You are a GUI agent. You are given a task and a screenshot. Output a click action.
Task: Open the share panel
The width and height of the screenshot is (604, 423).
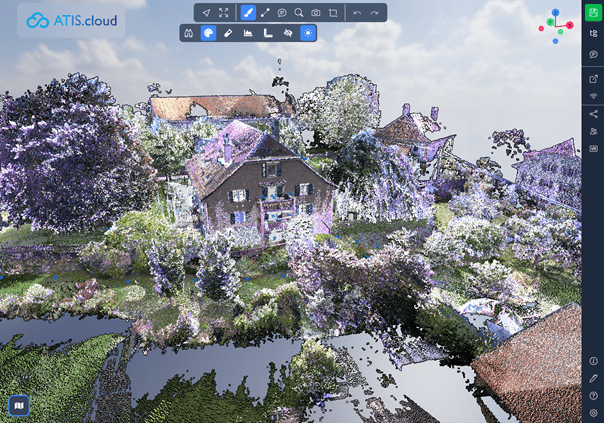pyautogui.click(x=594, y=113)
